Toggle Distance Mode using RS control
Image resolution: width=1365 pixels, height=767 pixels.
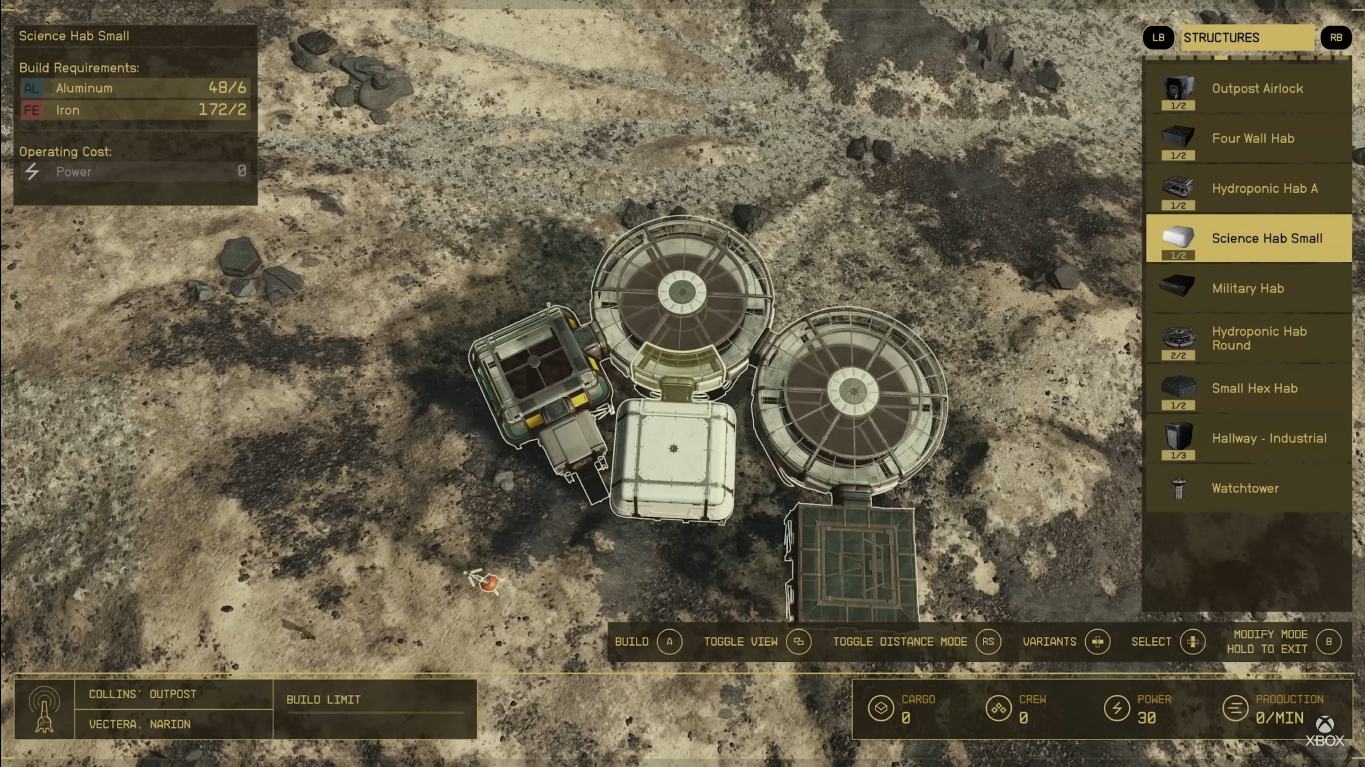click(x=986, y=642)
